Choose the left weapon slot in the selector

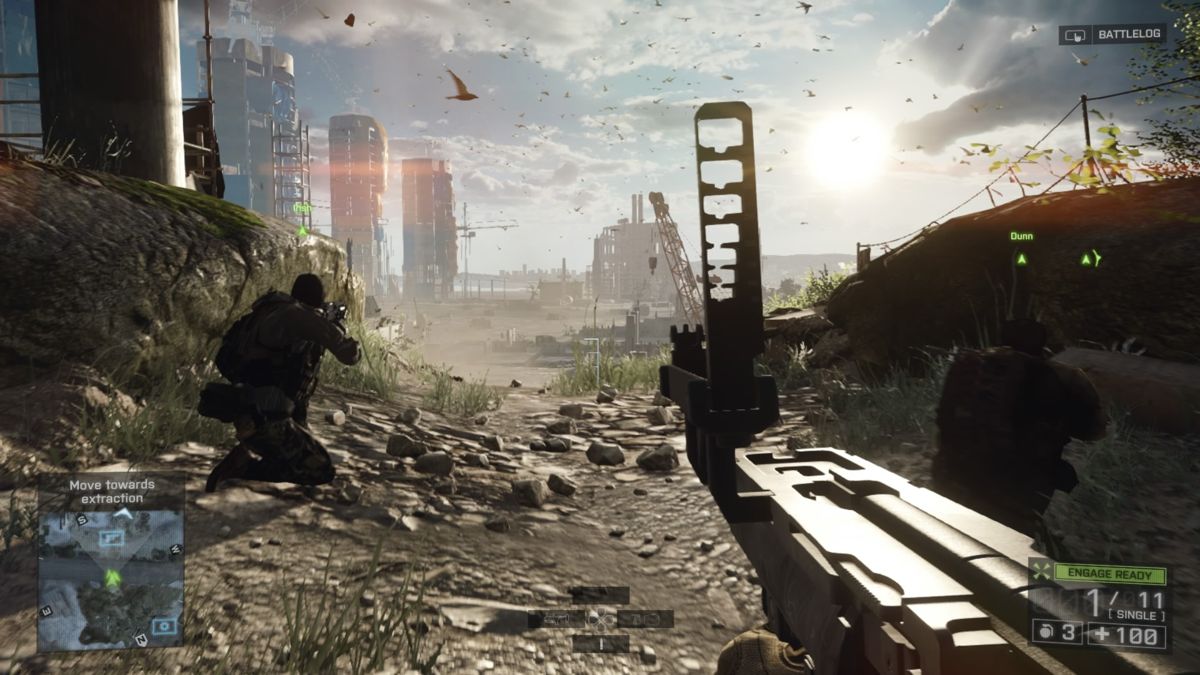(x=557, y=619)
